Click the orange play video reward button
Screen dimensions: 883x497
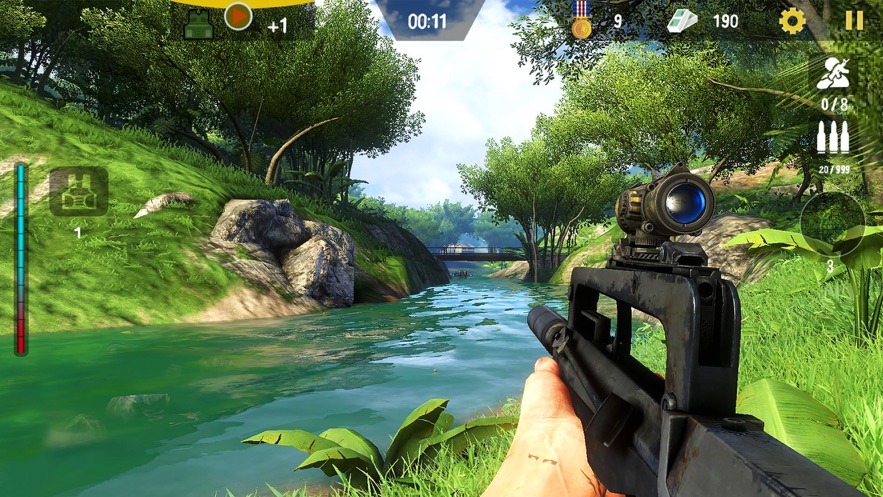pos(238,16)
